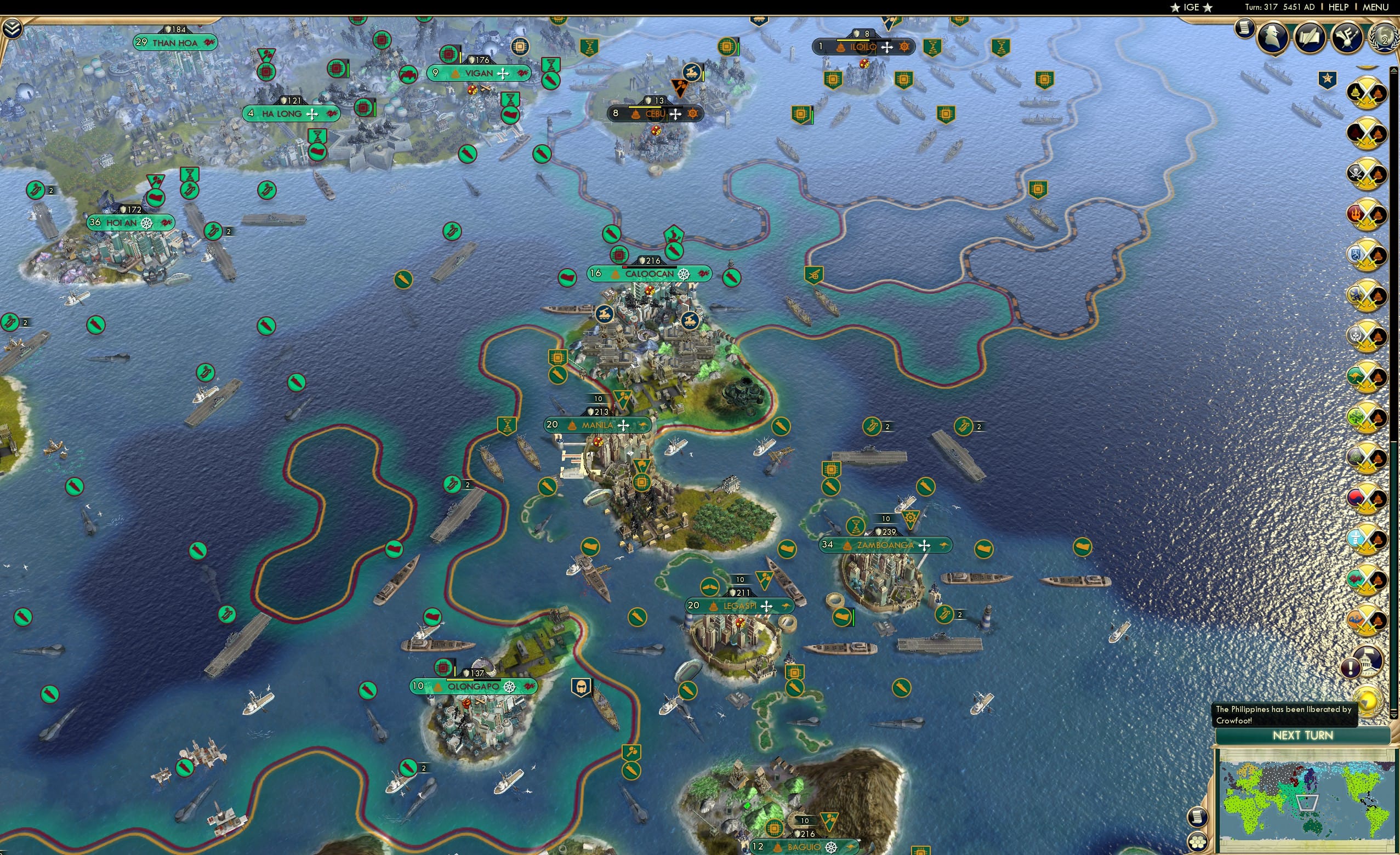Click the scroll icon beside the minimap

pyautogui.click(x=1198, y=817)
